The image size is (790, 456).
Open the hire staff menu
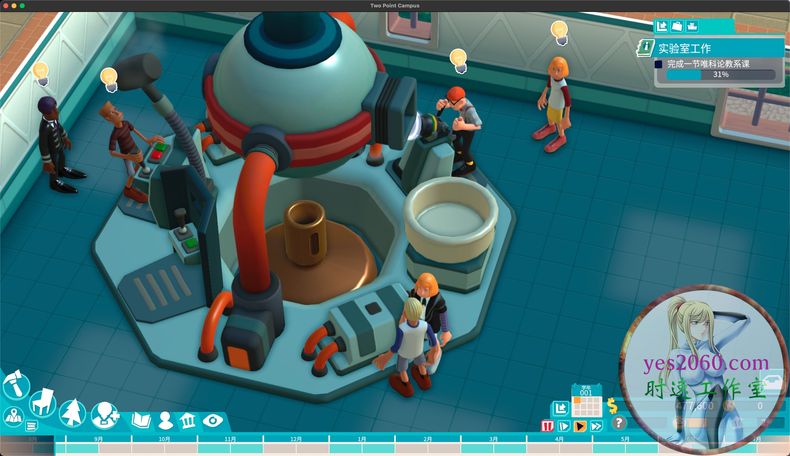click(x=104, y=413)
